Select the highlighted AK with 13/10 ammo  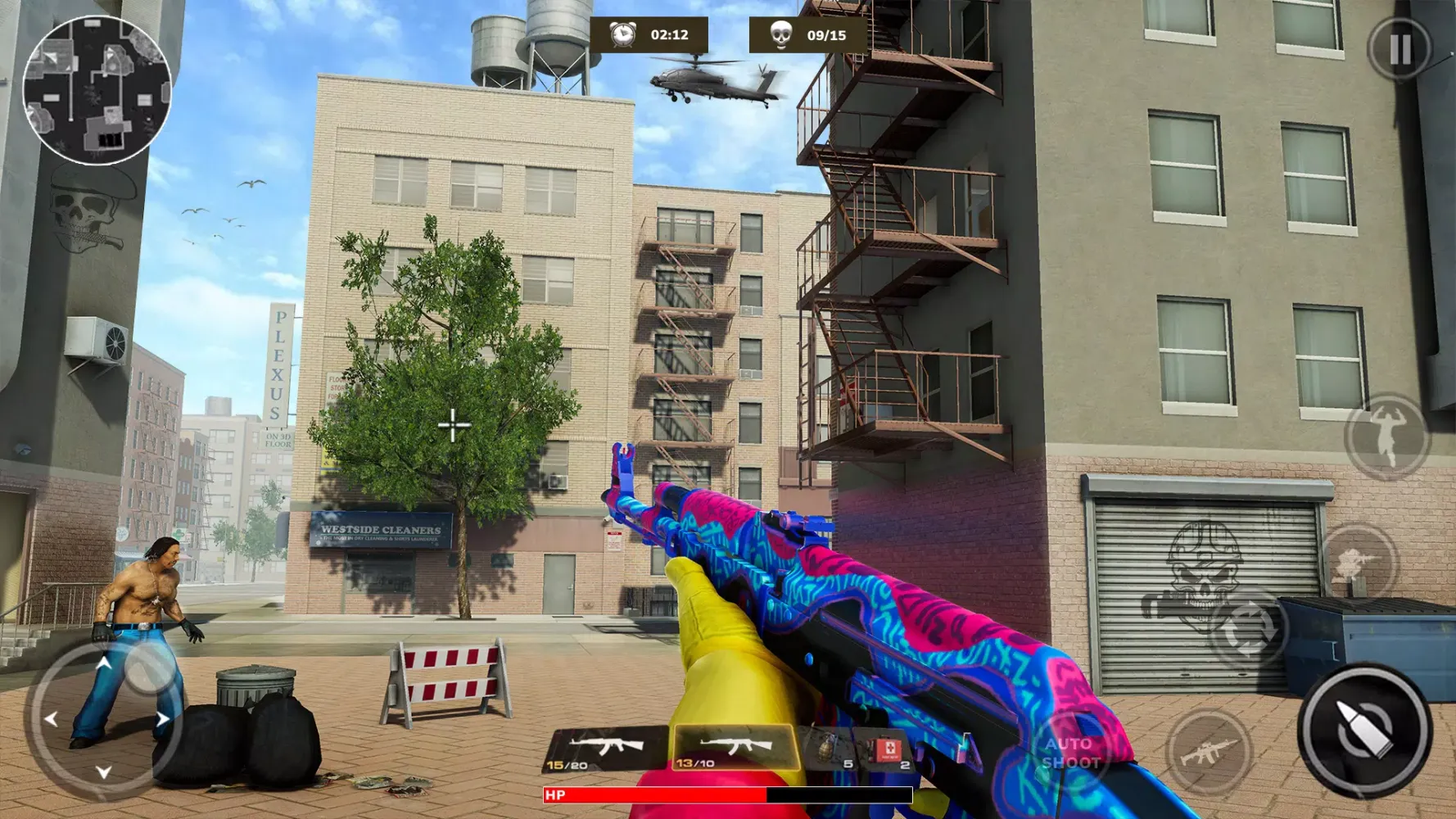coord(728,749)
